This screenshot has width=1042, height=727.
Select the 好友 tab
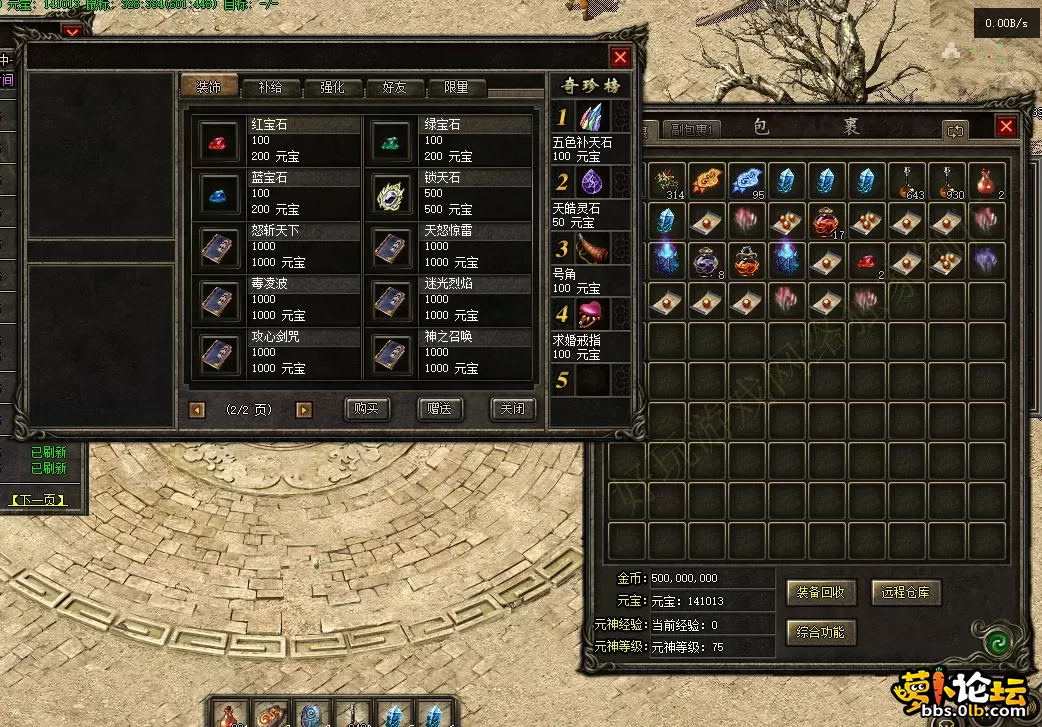coord(394,88)
